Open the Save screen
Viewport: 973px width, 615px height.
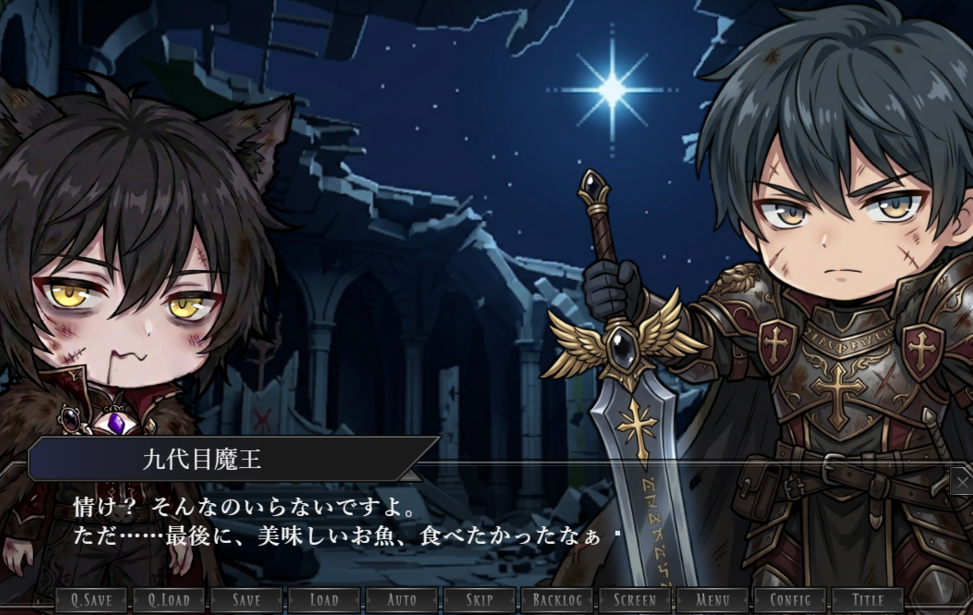pos(246,601)
